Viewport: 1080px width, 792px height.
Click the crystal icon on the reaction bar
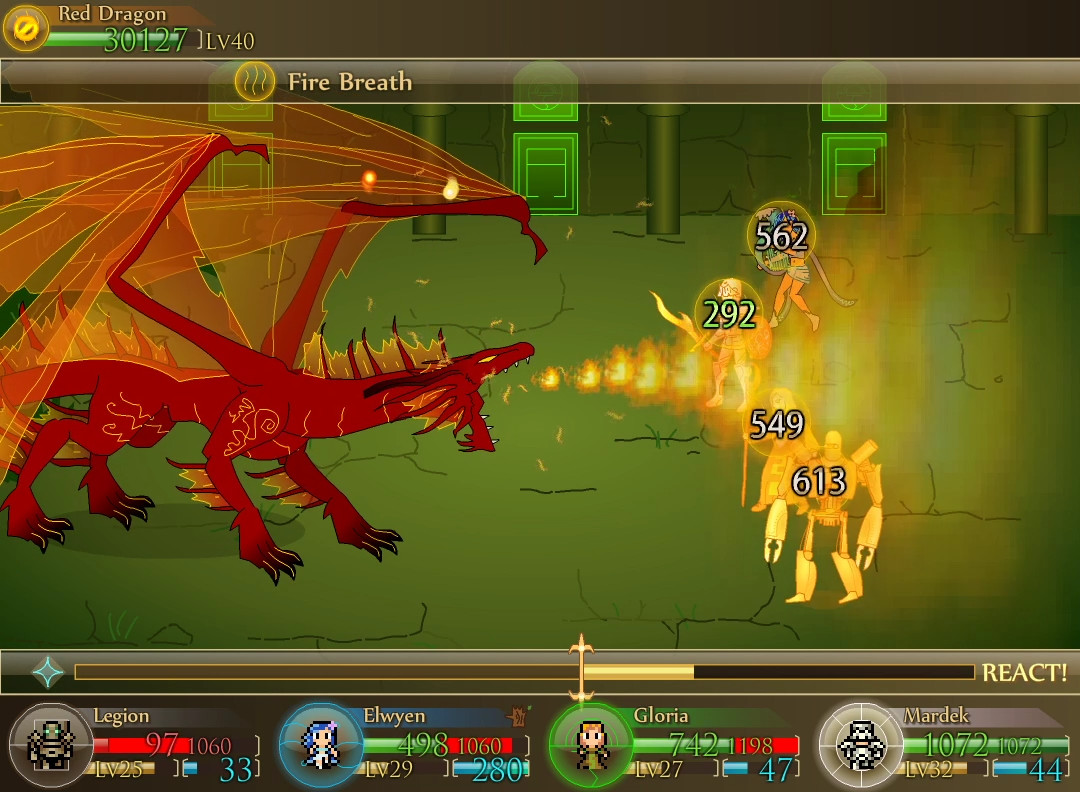point(48,672)
